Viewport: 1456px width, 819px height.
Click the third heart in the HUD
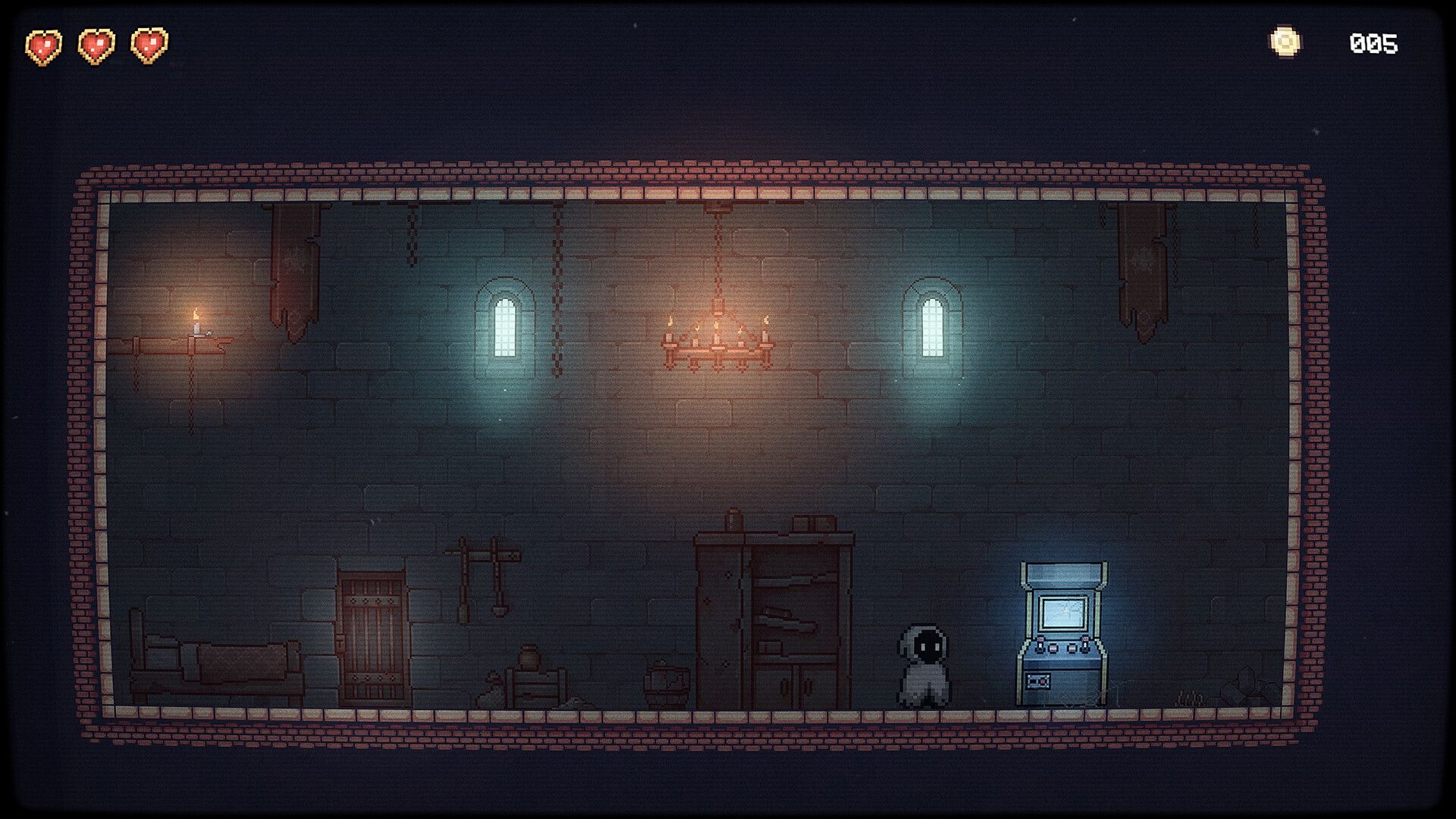(x=149, y=44)
